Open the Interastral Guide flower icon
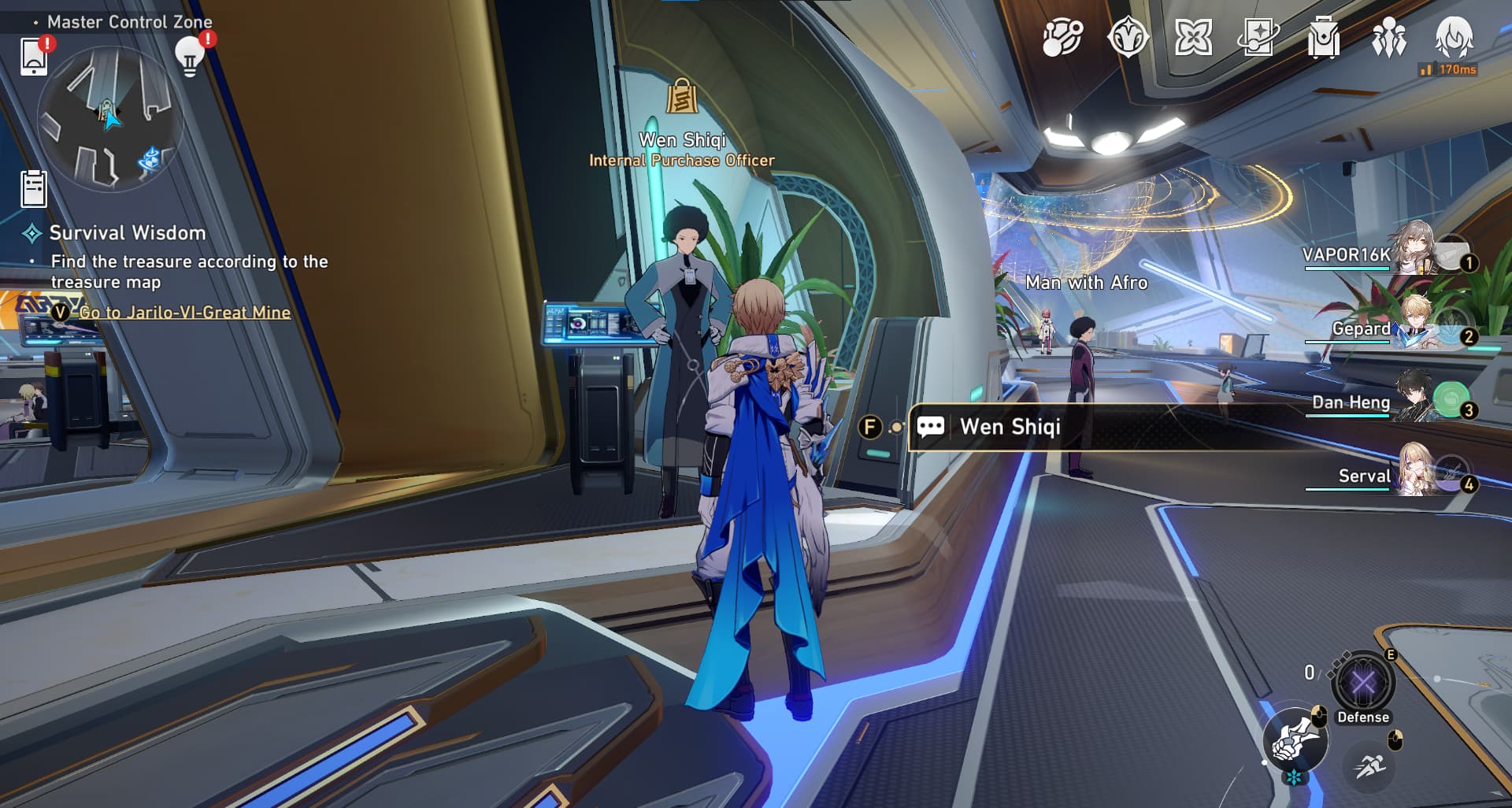The width and height of the screenshot is (1512, 808). pyautogui.click(x=1195, y=37)
